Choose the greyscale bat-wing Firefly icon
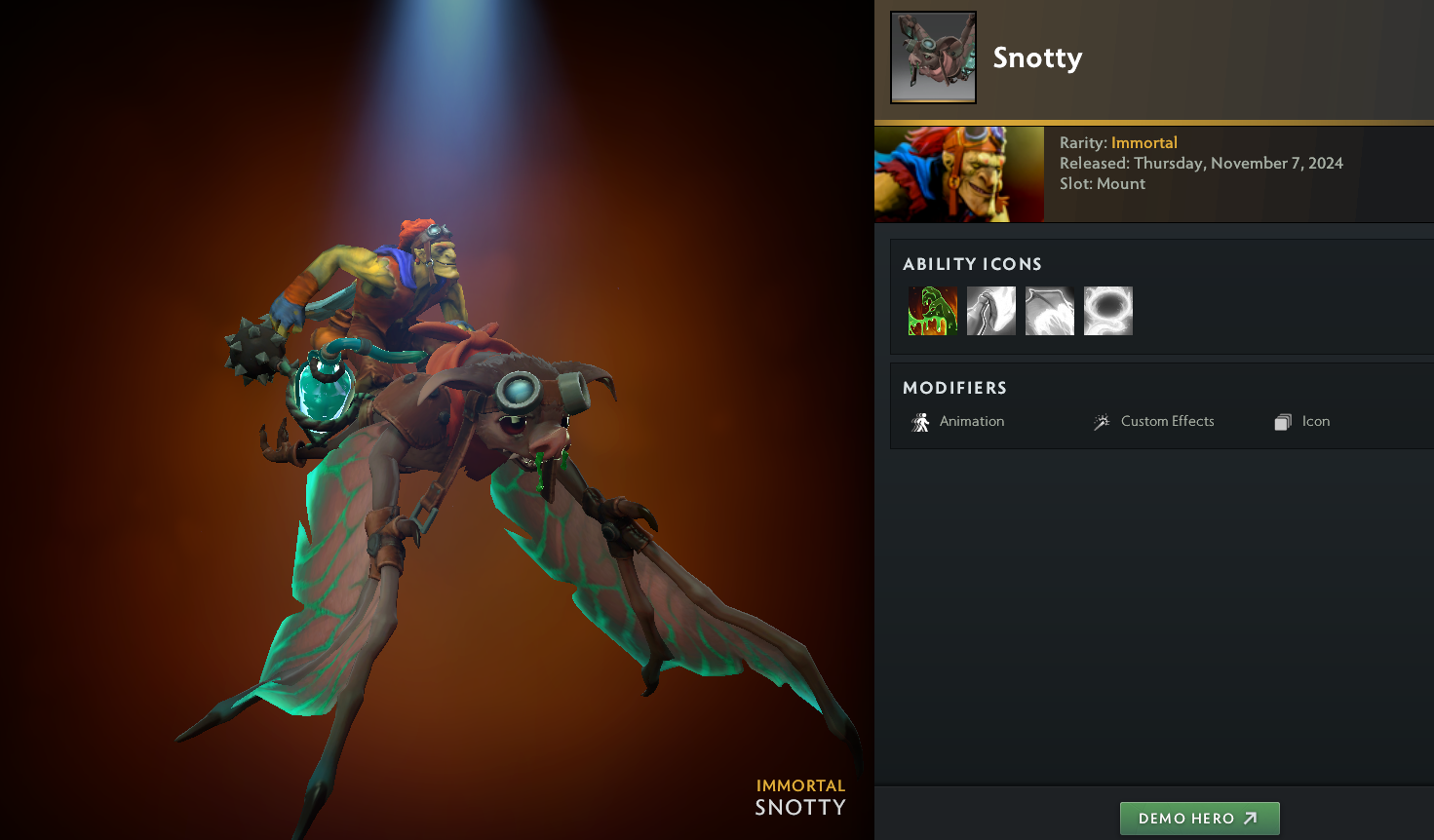Viewport: 1434px width, 840px height. point(1050,311)
